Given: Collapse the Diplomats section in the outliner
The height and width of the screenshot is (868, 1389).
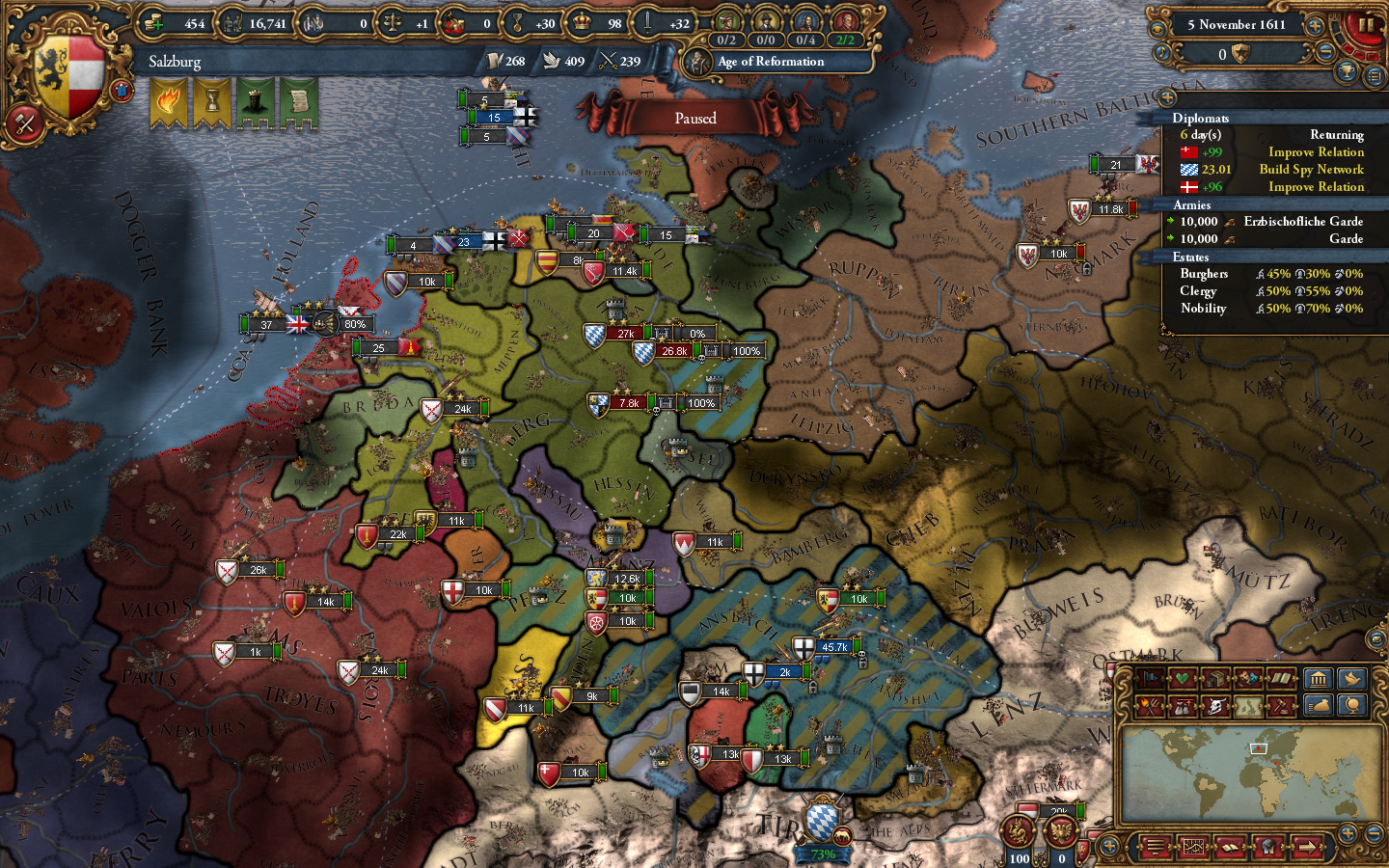Looking at the screenshot, I should tap(1201, 119).
